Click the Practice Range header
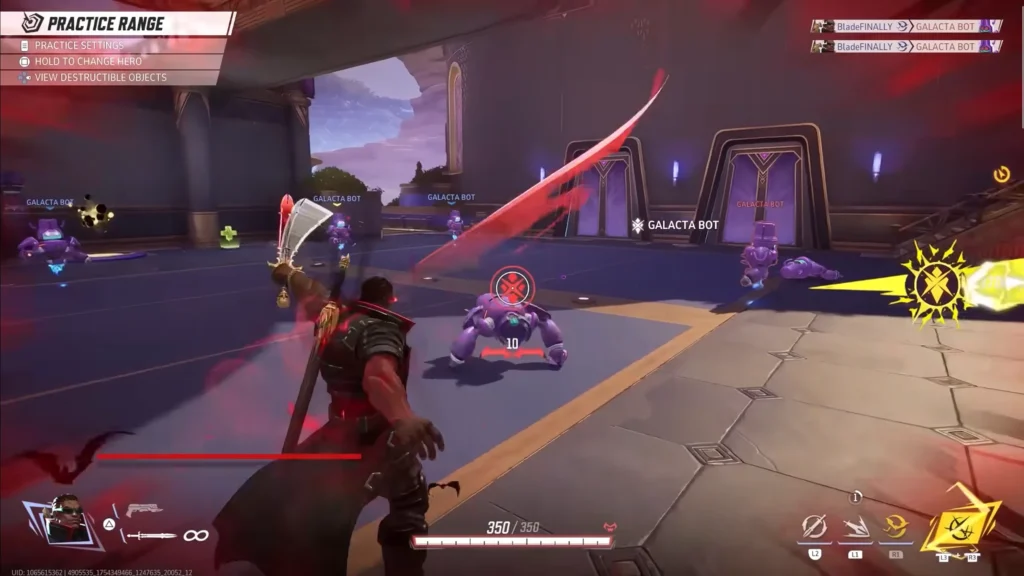 104,23
